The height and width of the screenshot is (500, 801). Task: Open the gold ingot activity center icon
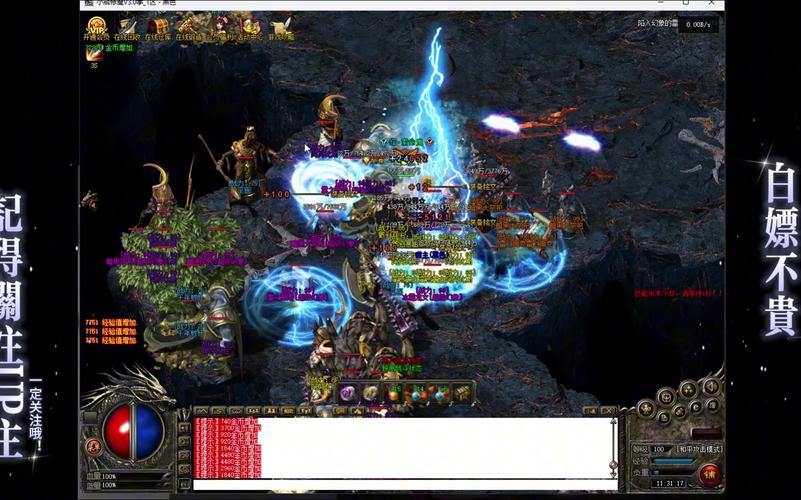point(253,27)
